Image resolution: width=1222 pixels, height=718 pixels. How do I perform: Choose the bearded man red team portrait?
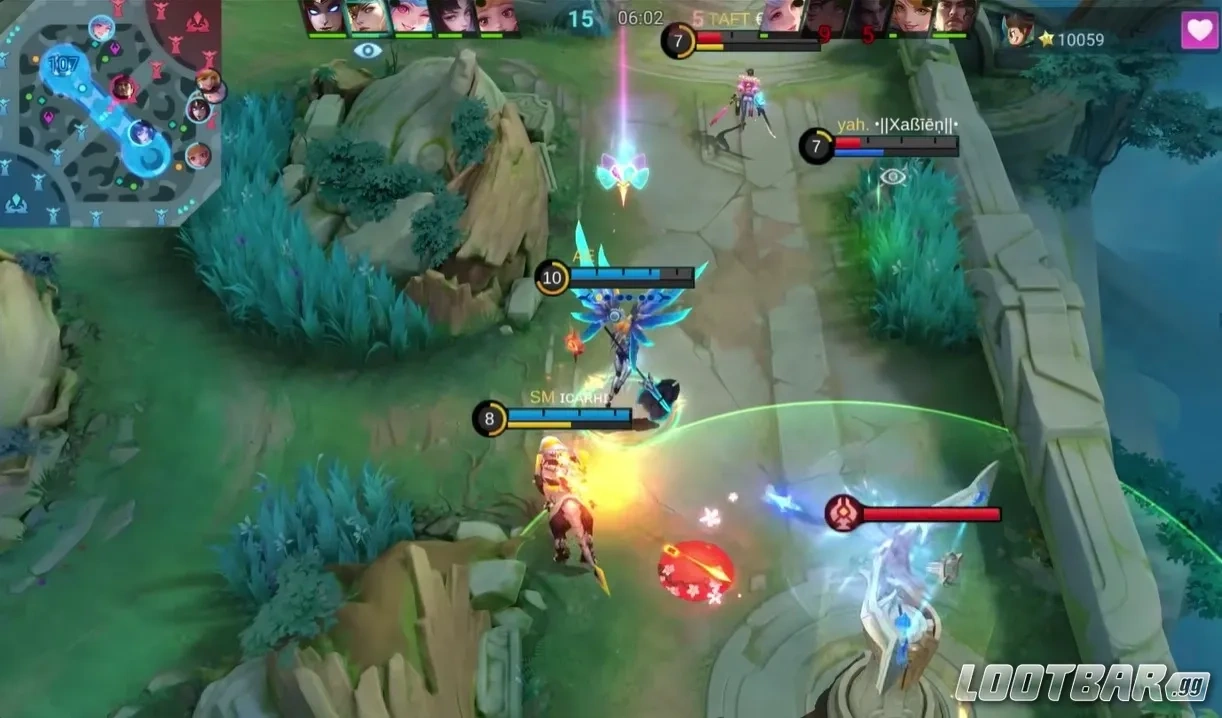[x=956, y=17]
